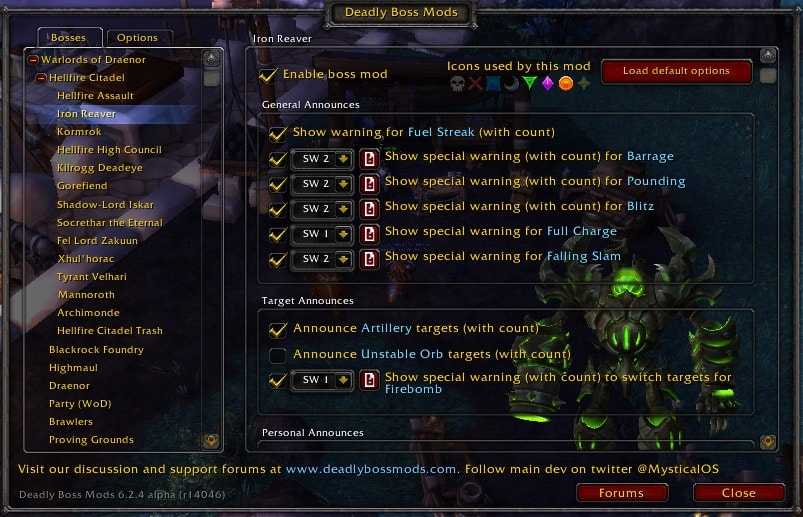This screenshot has height=517, width=803.
Task: Uncheck Announce Artillery targets
Action: (277, 329)
